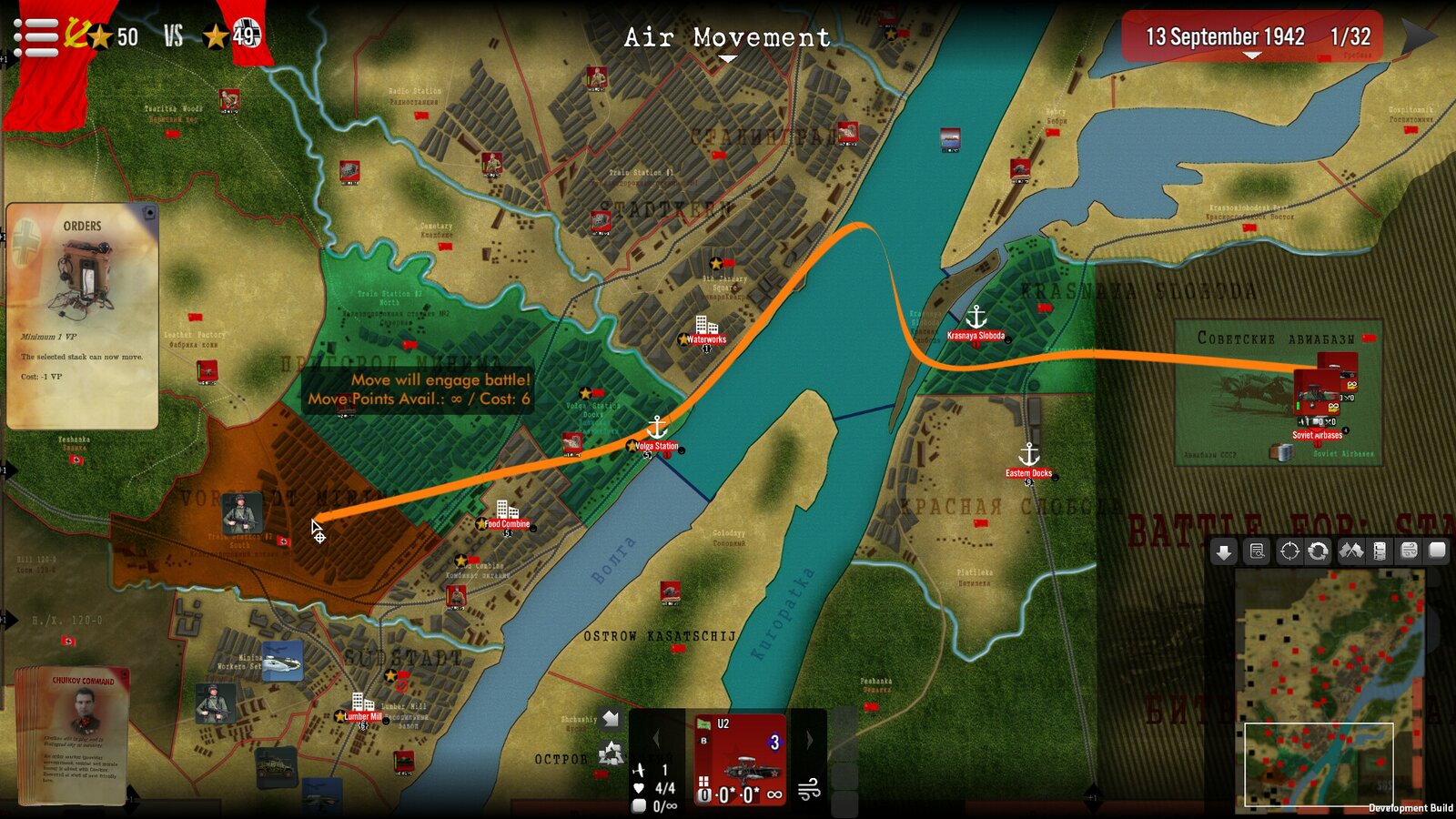Screen dimensions: 1456x819
Task: Click the anchor icon near Volga Station
Action: 657,424
